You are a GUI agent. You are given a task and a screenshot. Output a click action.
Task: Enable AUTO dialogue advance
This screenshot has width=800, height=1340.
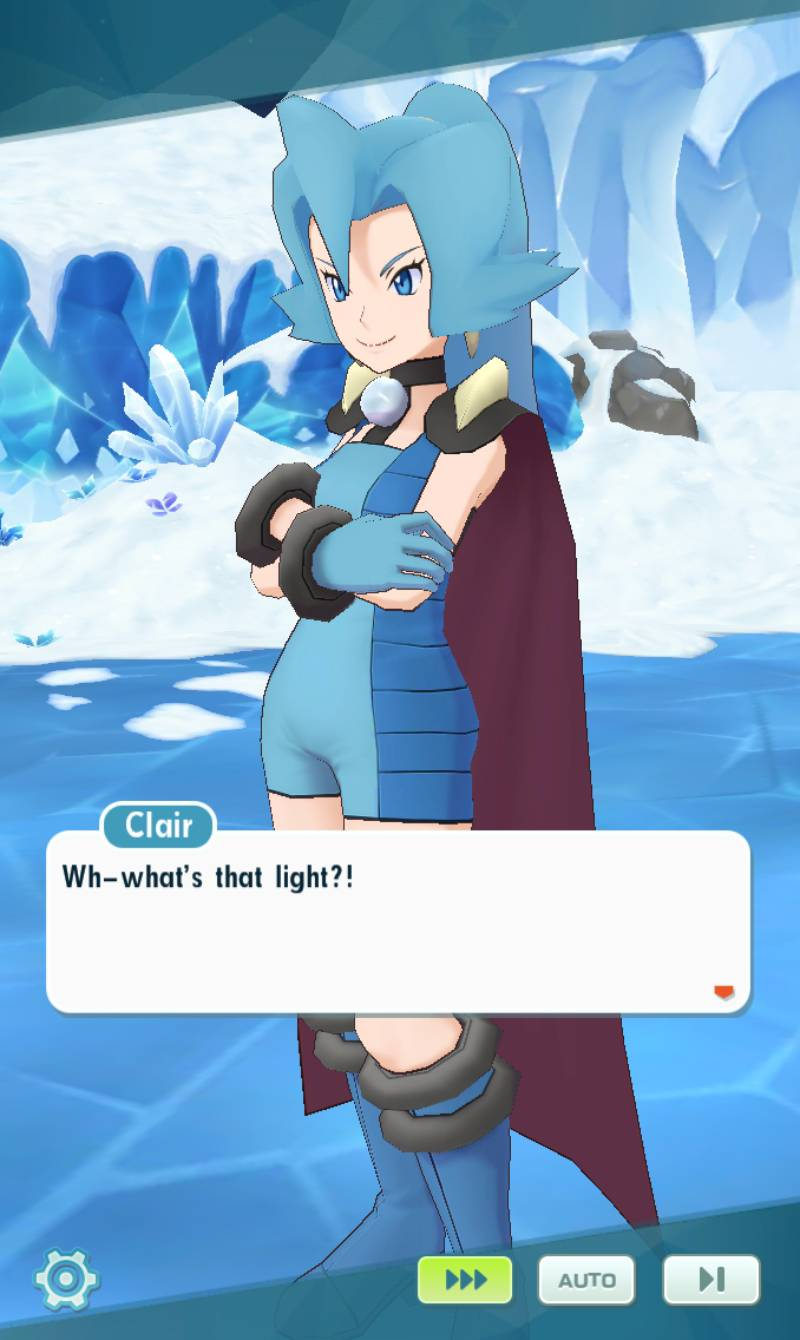click(x=587, y=1279)
